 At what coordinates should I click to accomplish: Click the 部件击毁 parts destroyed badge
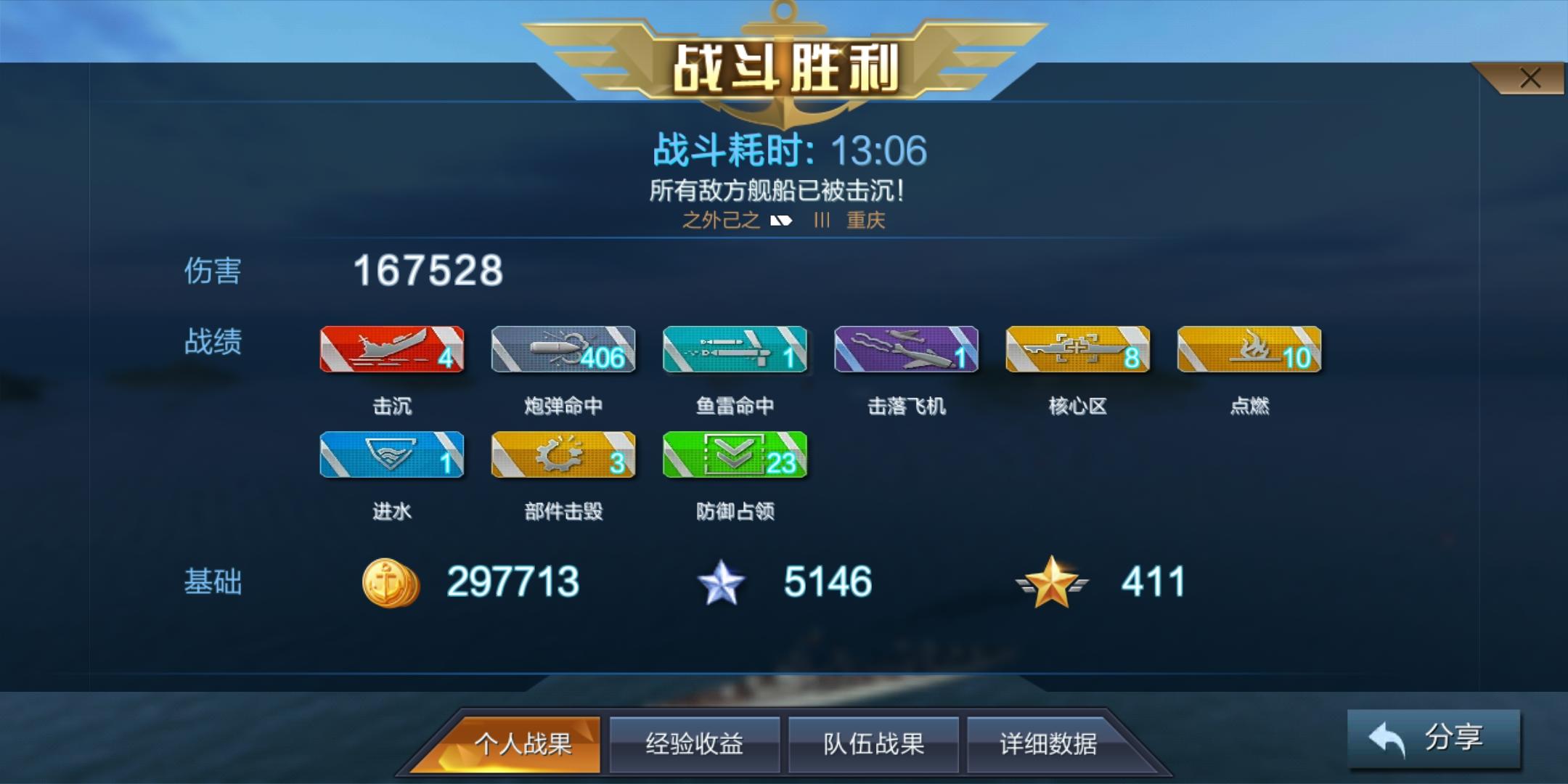coord(563,455)
